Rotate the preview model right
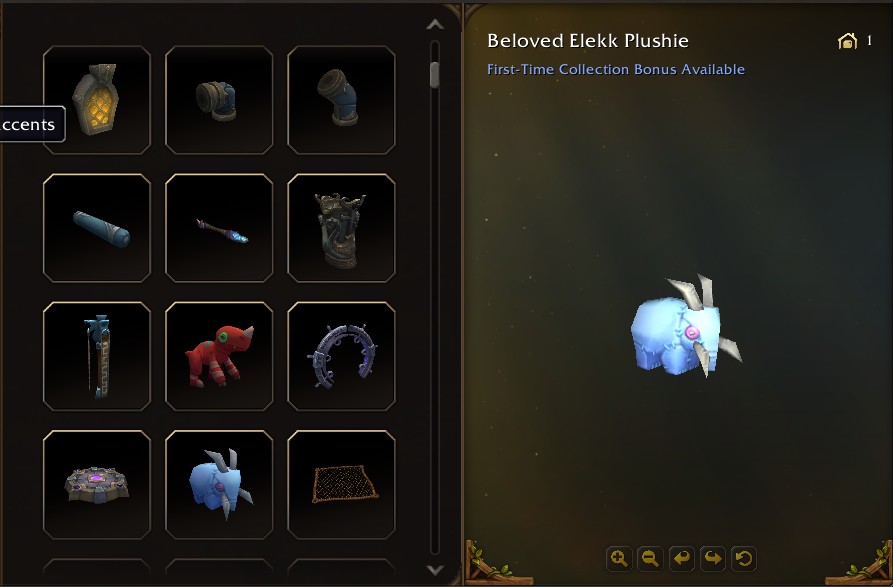 [x=712, y=558]
